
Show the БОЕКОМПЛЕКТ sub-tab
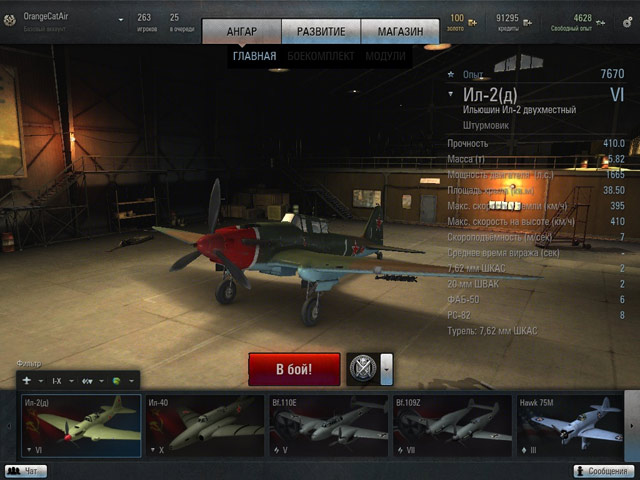(320, 56)
